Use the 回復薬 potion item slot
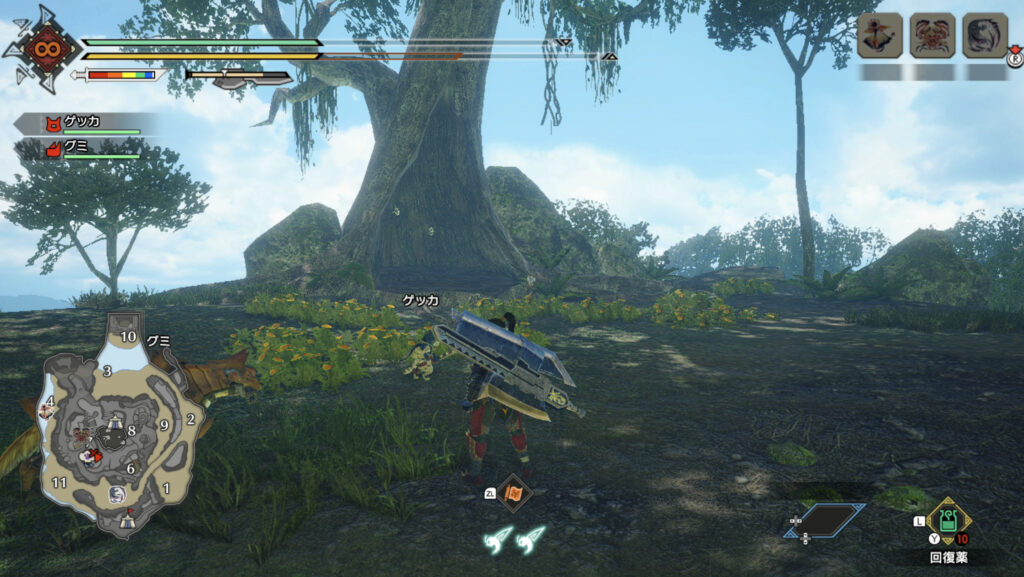This screenshot has width=1024, height=577. coord(945,521)
